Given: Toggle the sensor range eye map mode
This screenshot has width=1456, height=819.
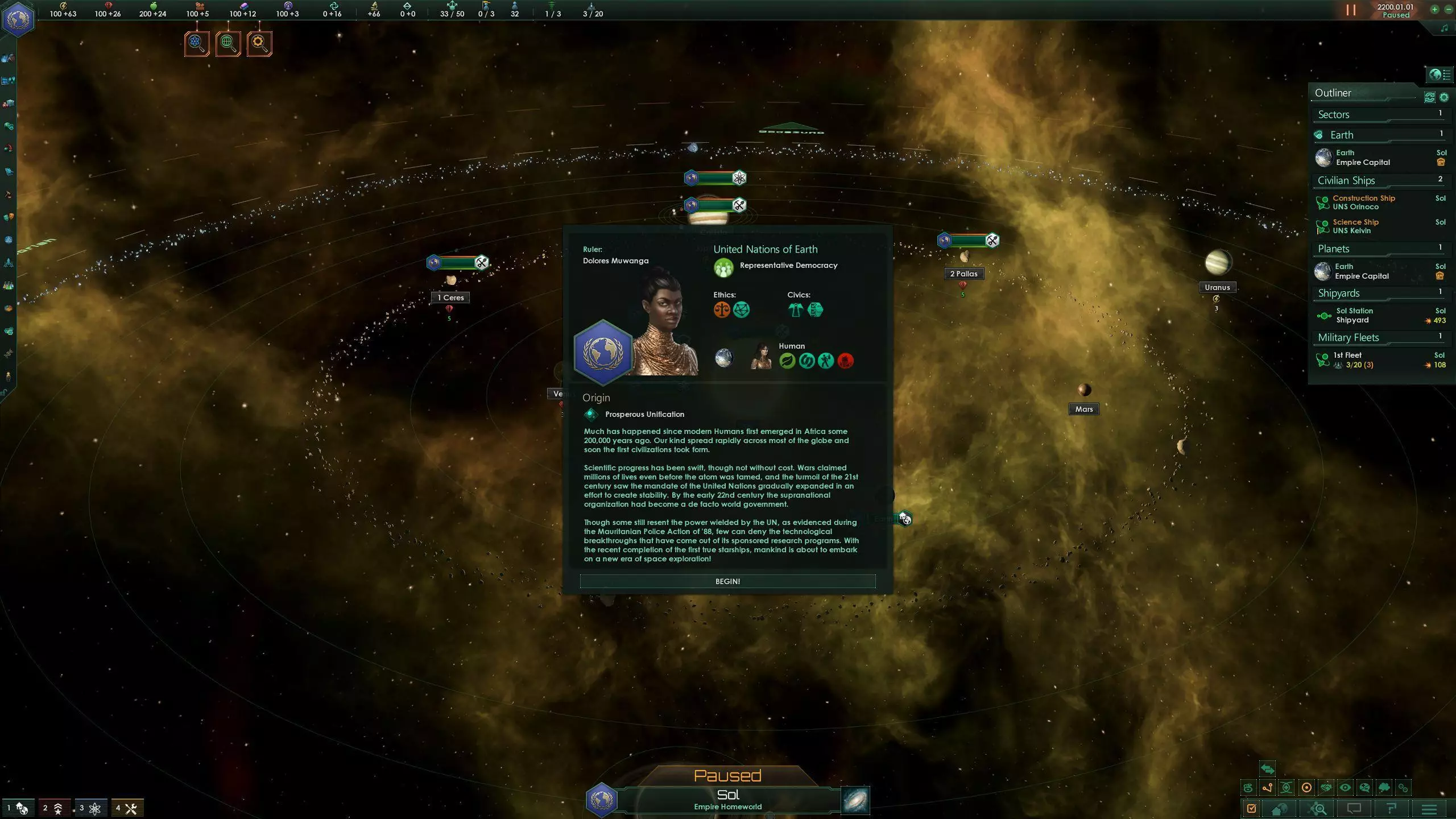Looking at the screenshot, I should [x=1345, y=788].
